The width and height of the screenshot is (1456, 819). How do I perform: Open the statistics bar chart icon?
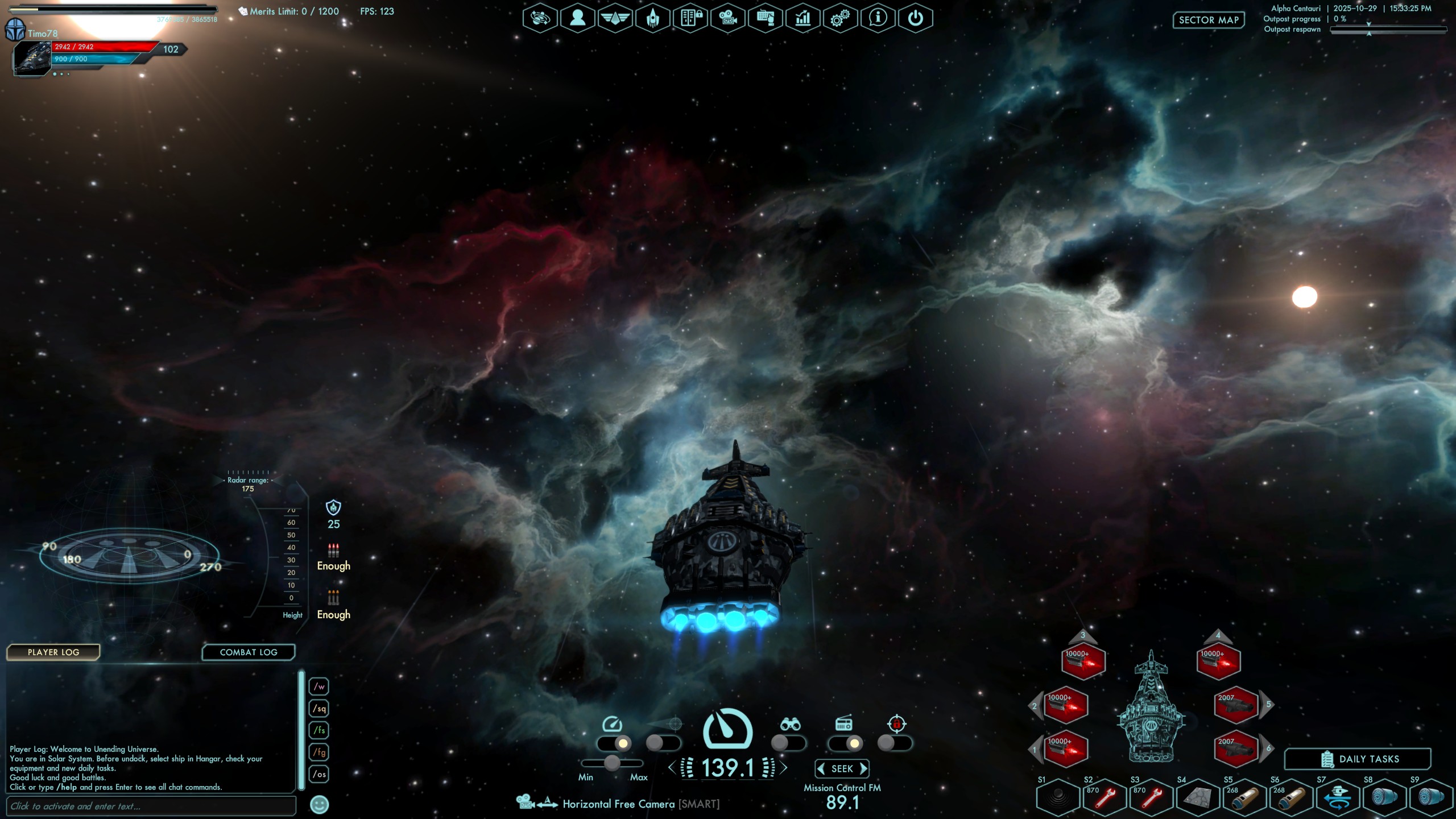click(803, 18)
